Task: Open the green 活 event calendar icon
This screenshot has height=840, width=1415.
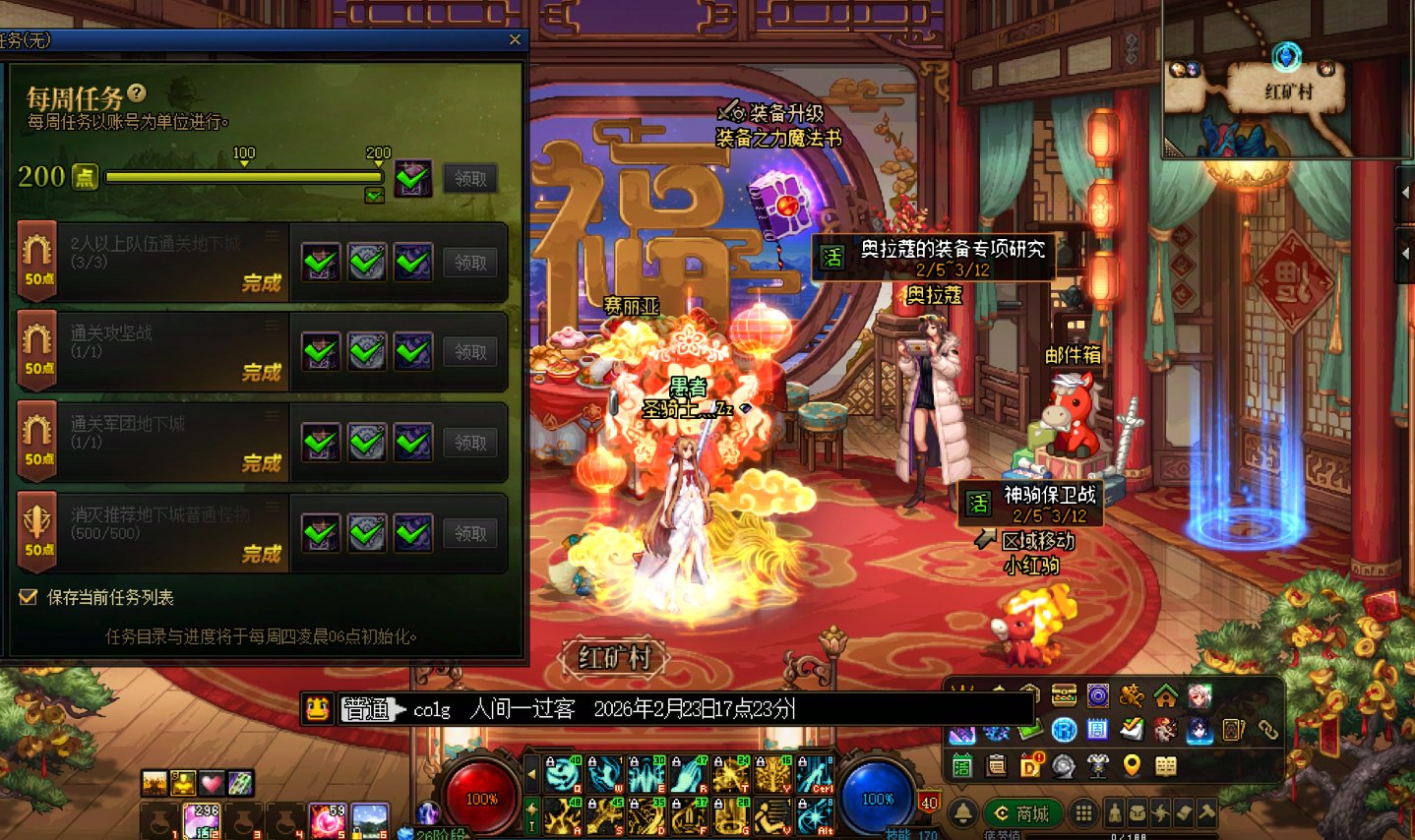Action: pyautogui.click(x=962, y=765)
